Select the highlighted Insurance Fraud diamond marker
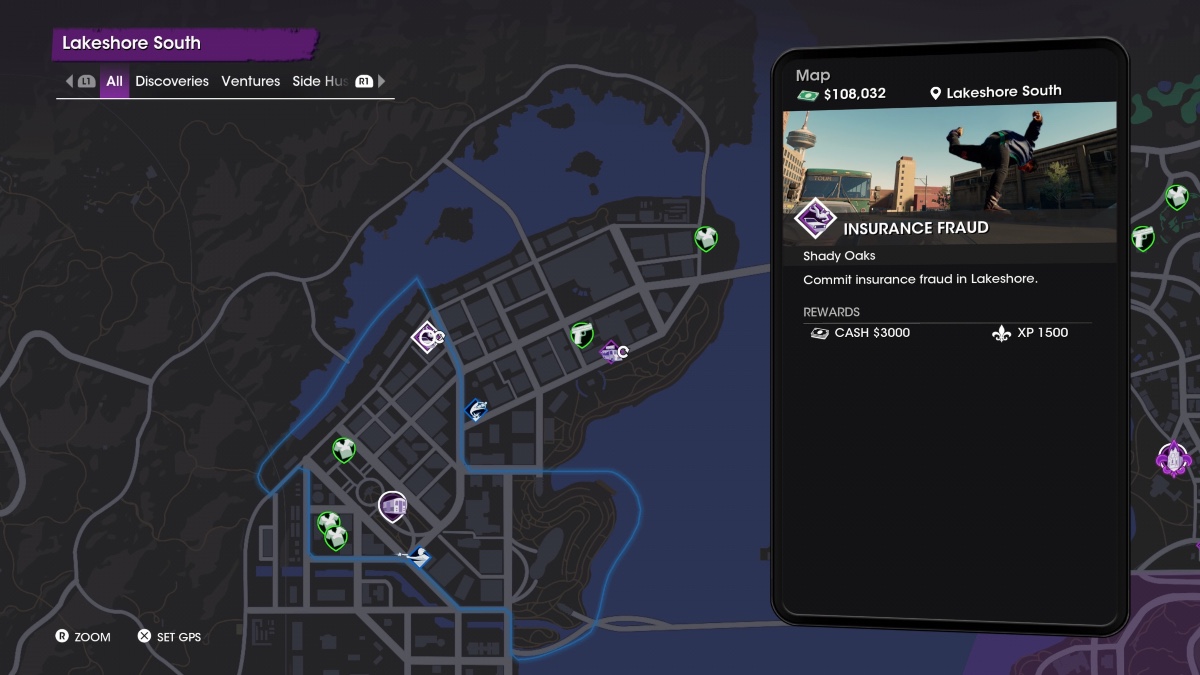The height and width of the screenshot is (675, 1200). 427,337
